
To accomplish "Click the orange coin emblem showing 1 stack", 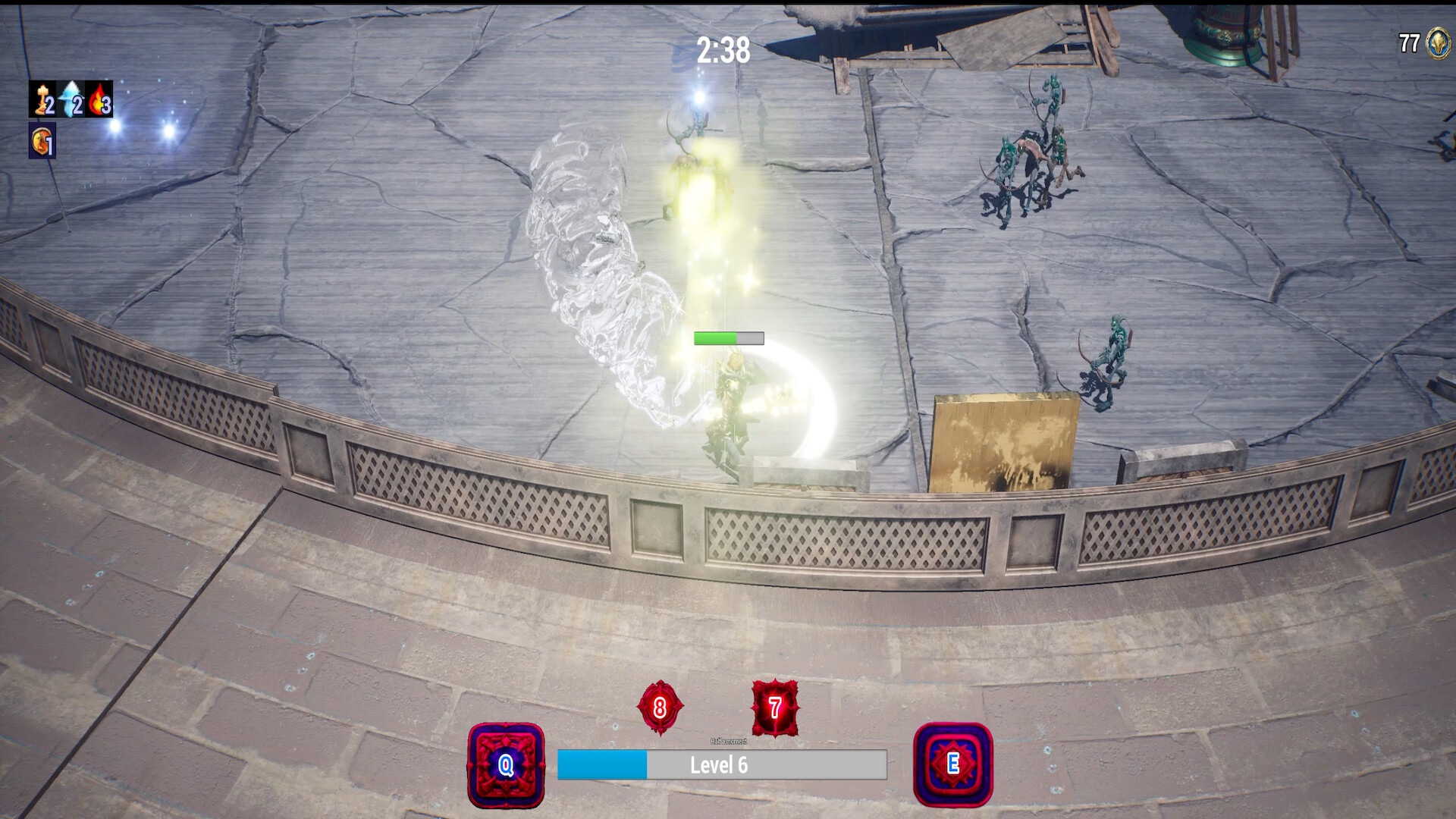I will (x=42, y=140).
